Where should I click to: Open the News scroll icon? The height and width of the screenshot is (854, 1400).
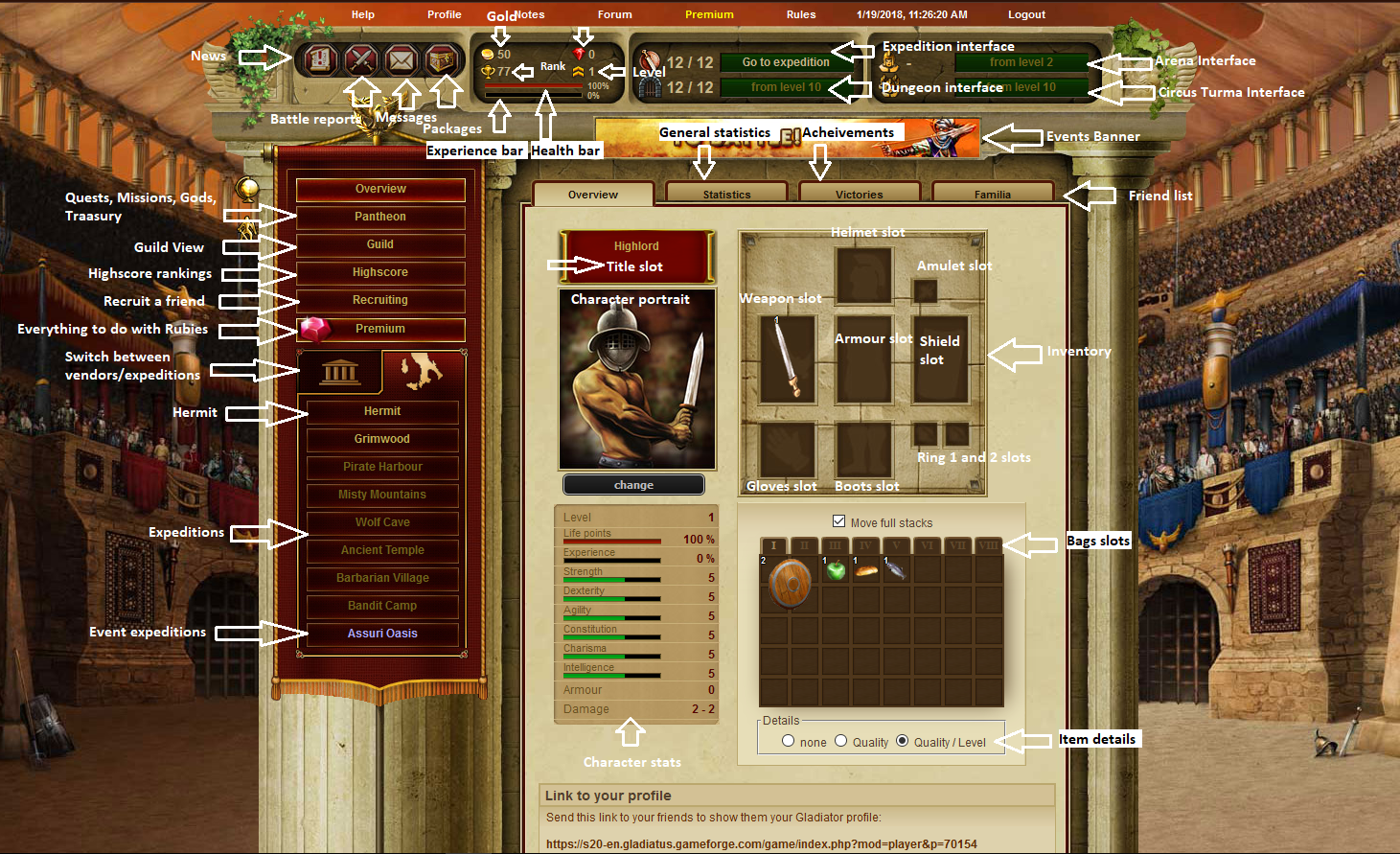coord(318,59)
